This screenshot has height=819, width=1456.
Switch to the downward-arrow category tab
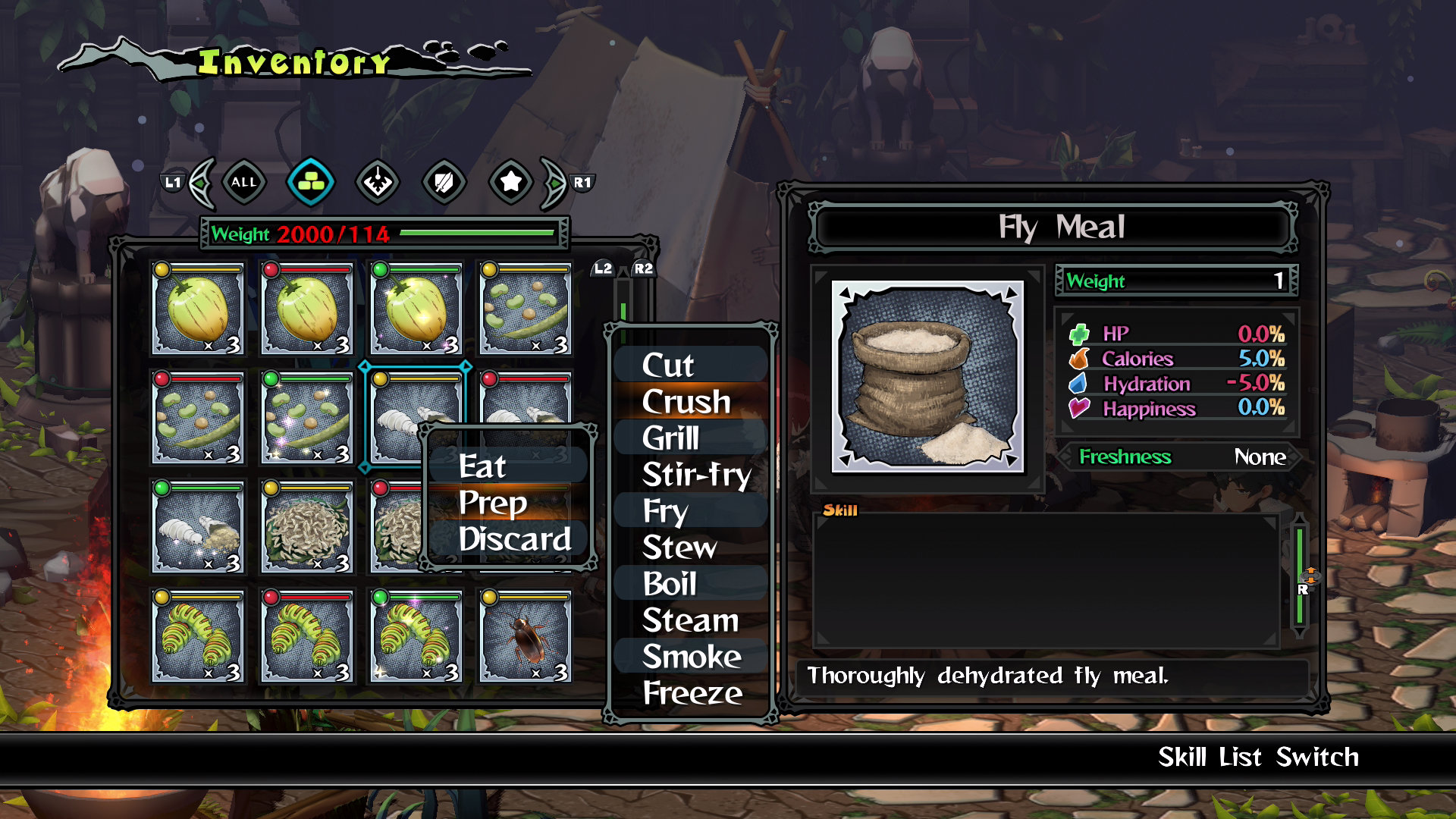378,182
